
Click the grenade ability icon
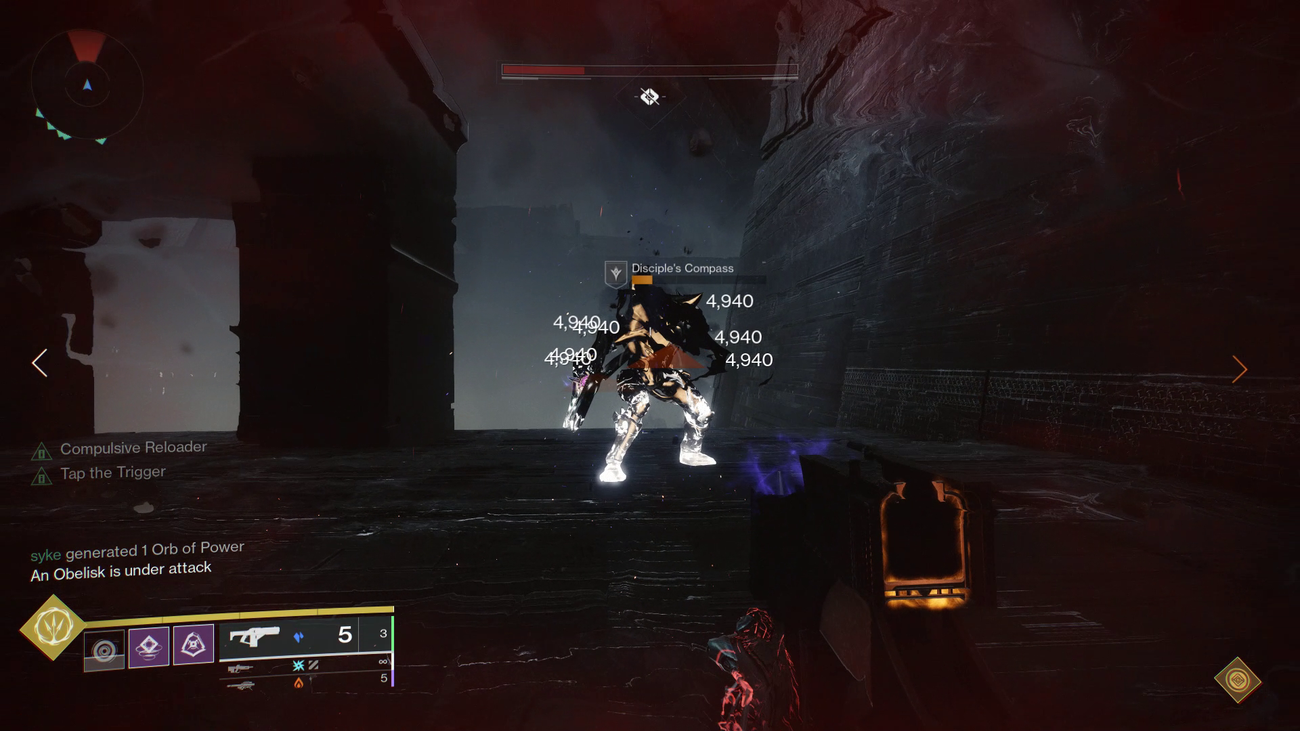tap(193, 644)
